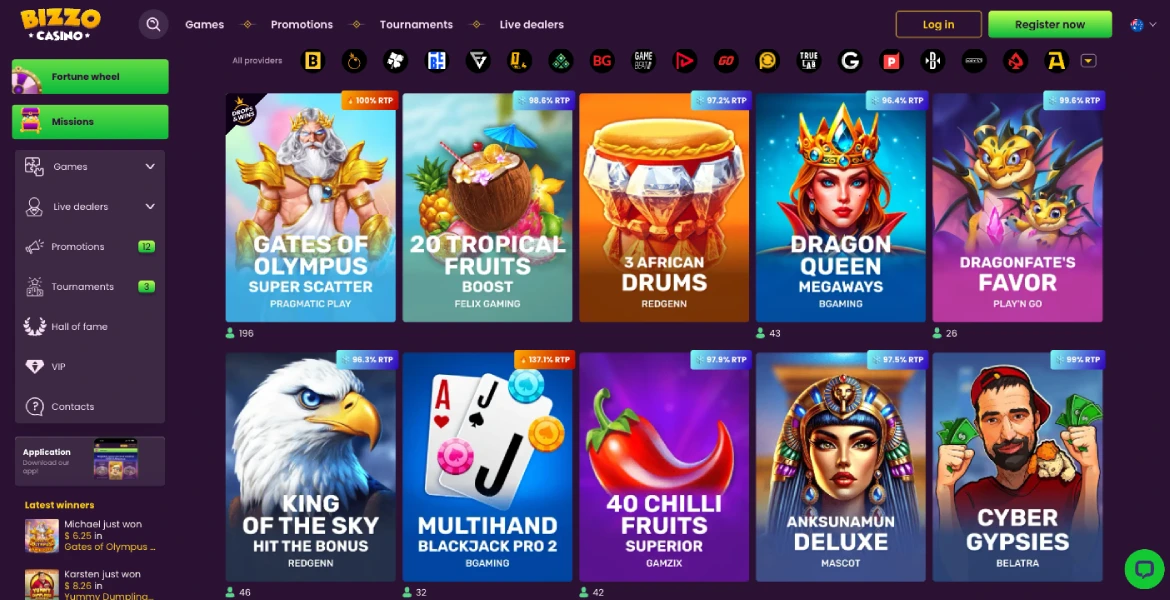Image resolution: width=1170 pixels, height=600 pixels.
Task: Open the Contacts sidebar entry
Action: click(72, 407)
